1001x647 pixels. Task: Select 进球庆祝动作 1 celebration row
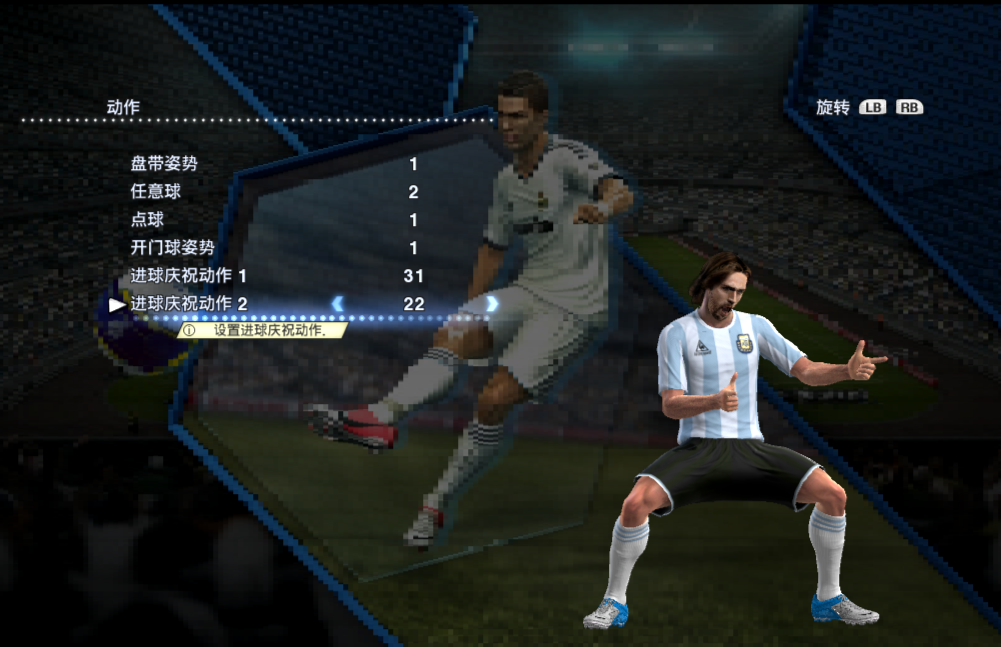tap(188, 276)
